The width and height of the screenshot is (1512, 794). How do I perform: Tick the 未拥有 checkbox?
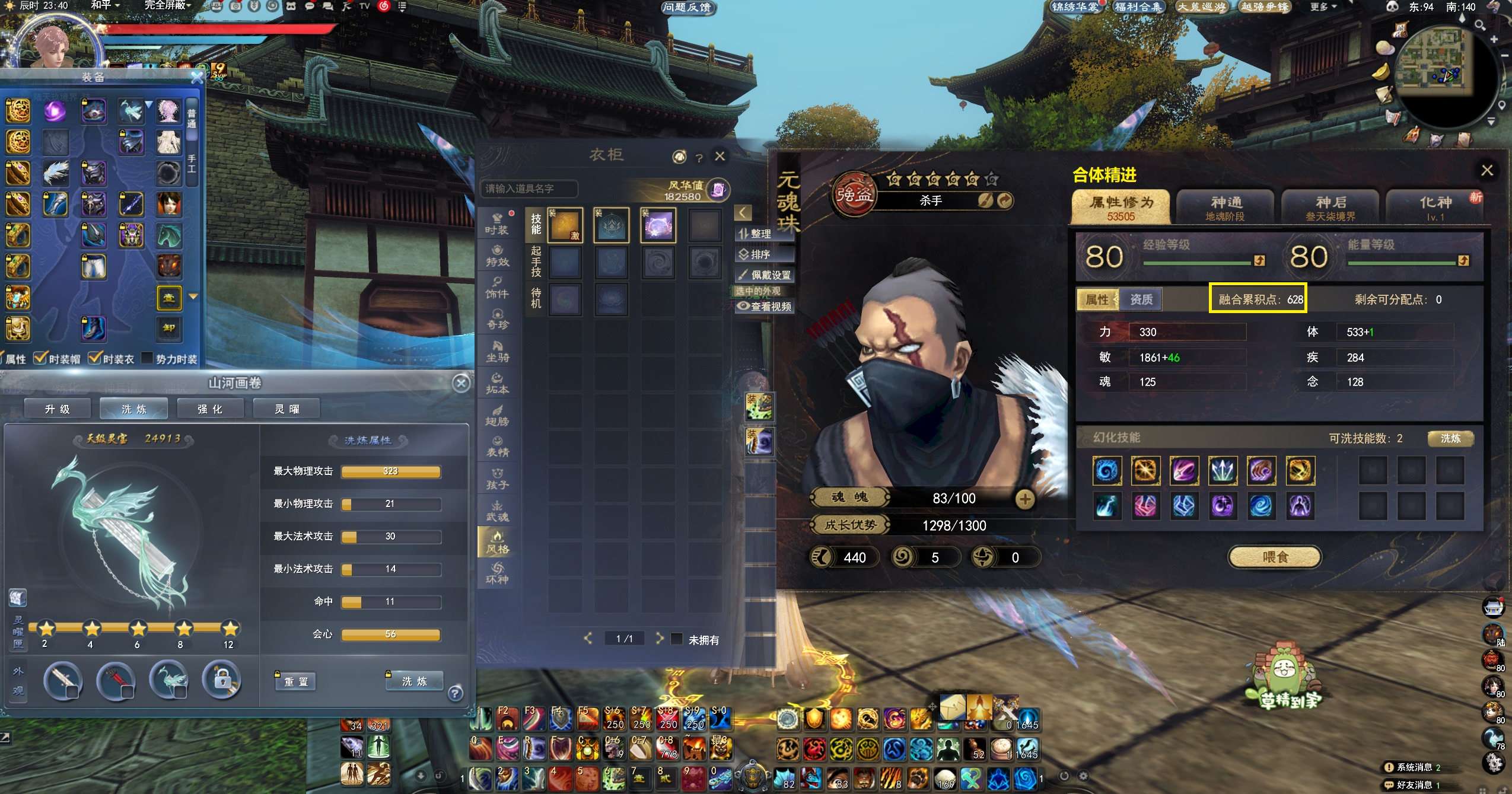pyautogui.click(x=677, y=639)
